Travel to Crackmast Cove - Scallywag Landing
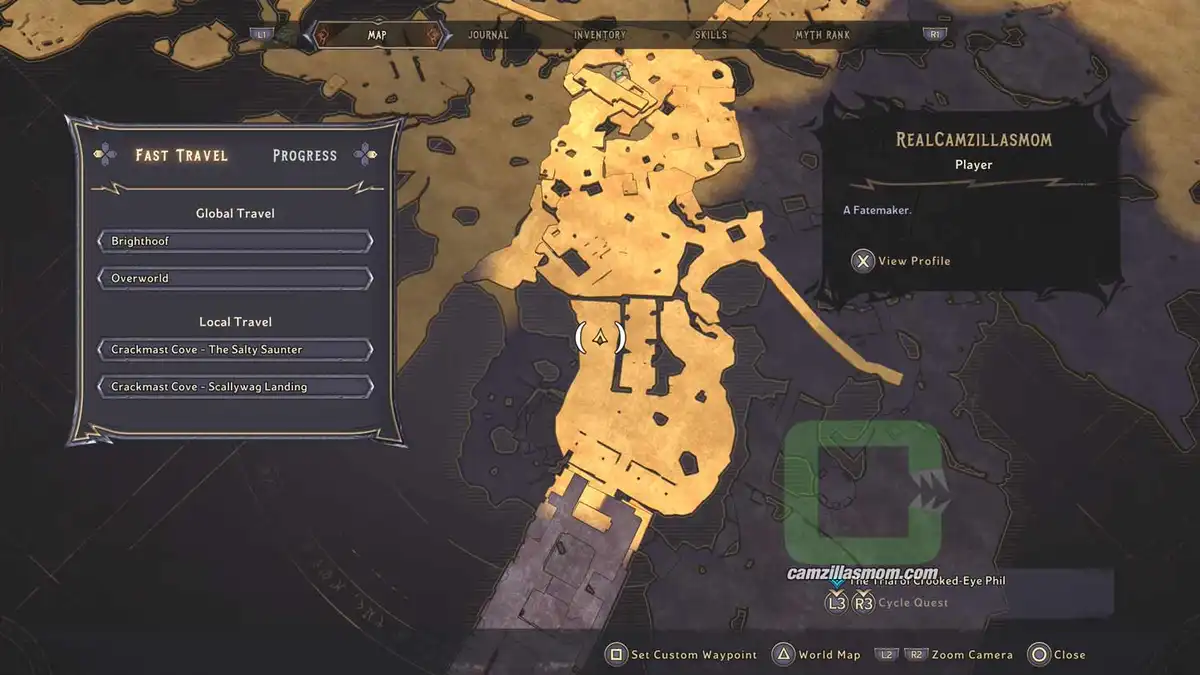The image size is (1200, 675). (236, 387)
